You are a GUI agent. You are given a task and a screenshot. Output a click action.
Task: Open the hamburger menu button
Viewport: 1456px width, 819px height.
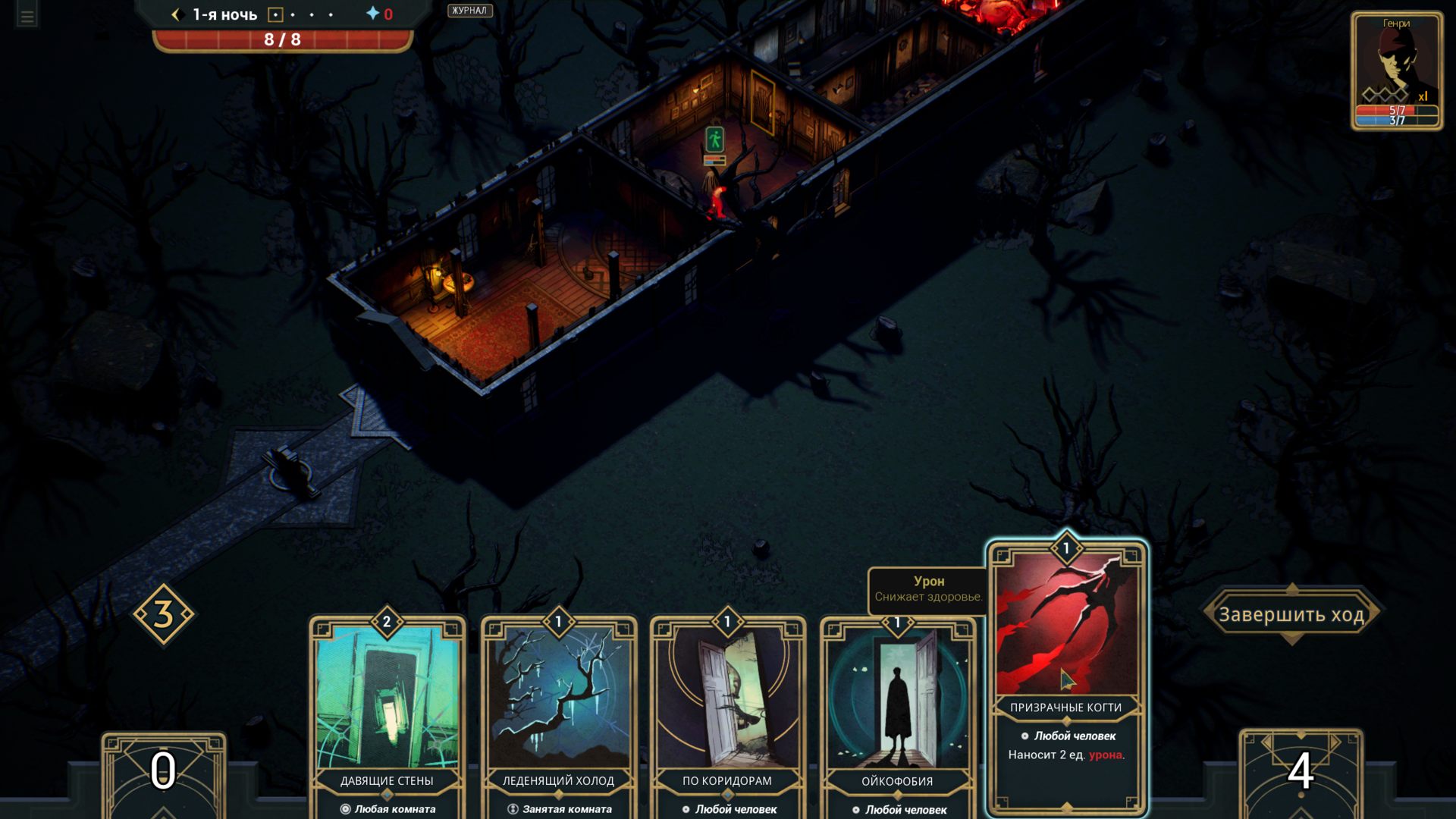pos(27,17)
